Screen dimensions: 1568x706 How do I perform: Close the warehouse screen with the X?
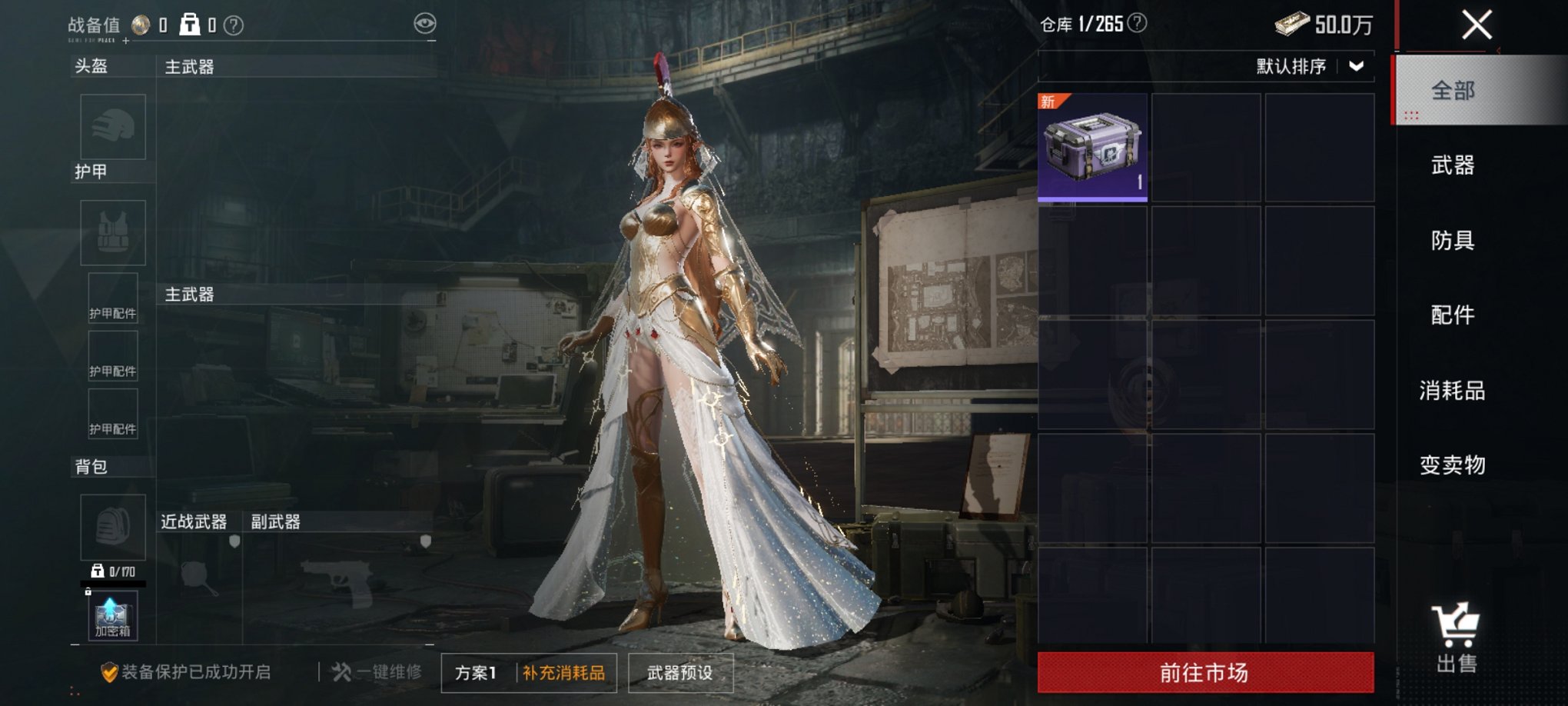pyautogui.click(x=1477, y=25)
